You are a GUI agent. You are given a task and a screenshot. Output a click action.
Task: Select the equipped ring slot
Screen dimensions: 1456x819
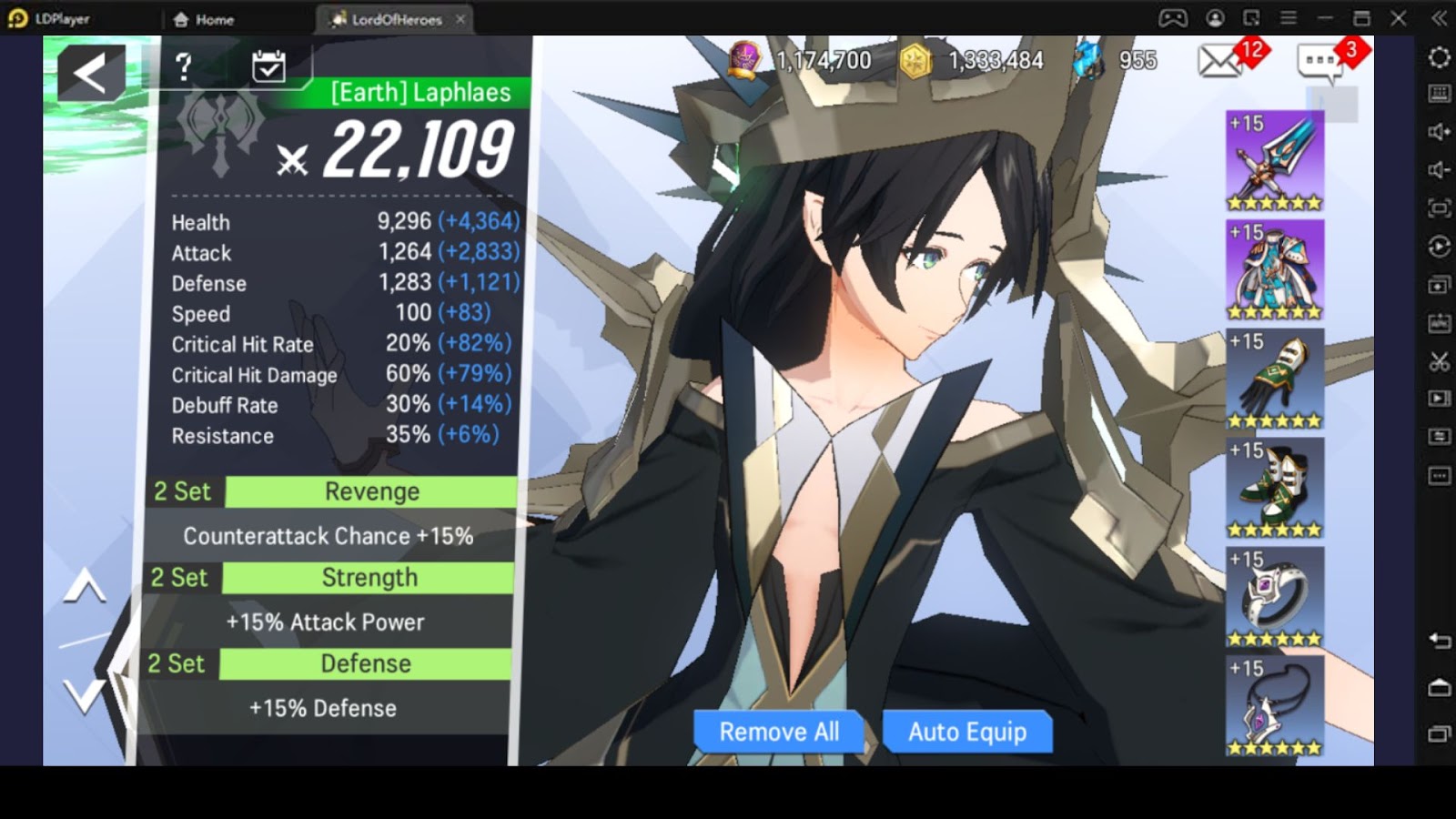click(x=1274, y=598)
